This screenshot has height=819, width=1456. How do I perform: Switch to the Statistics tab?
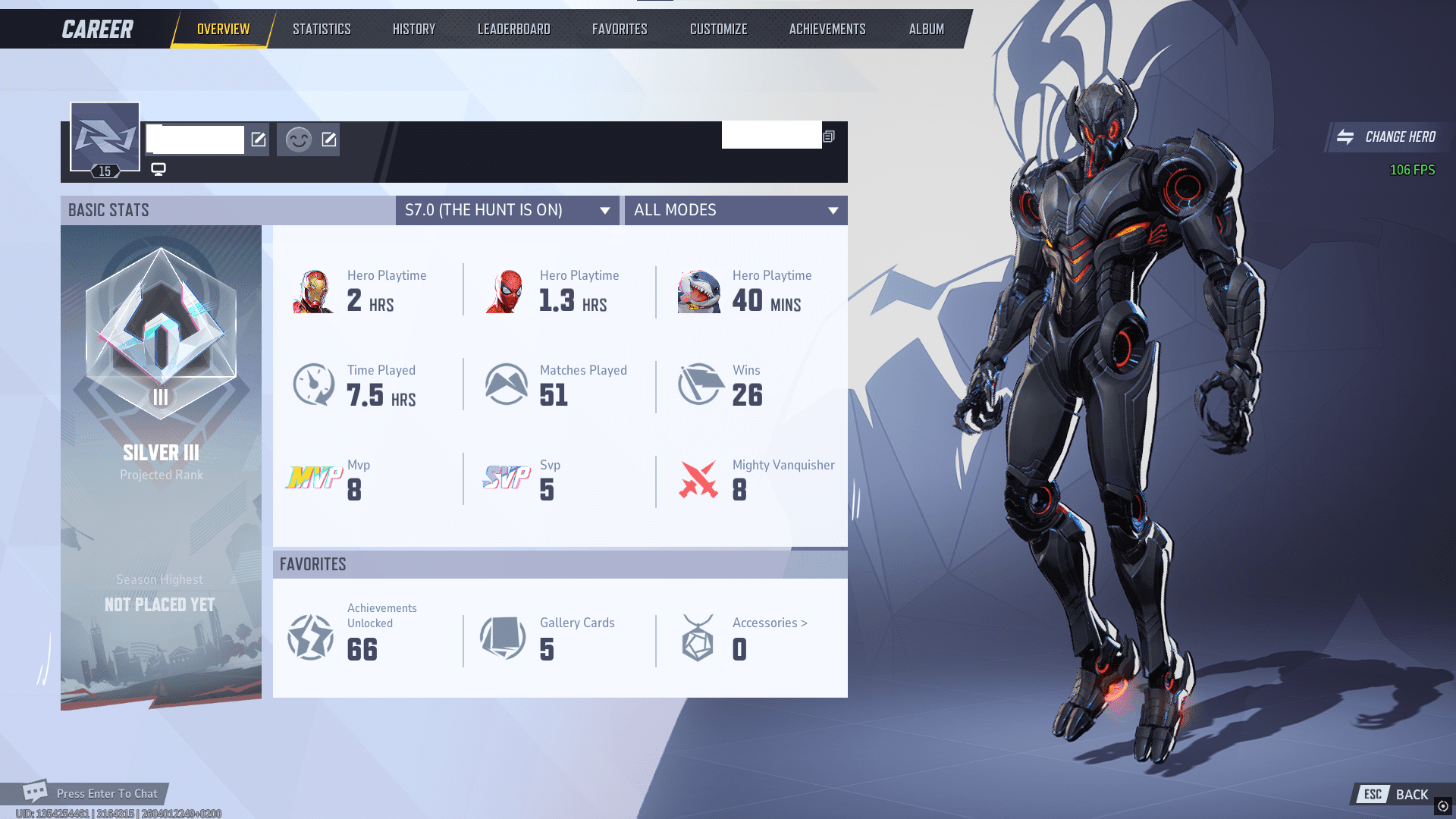tap(322, 29)
